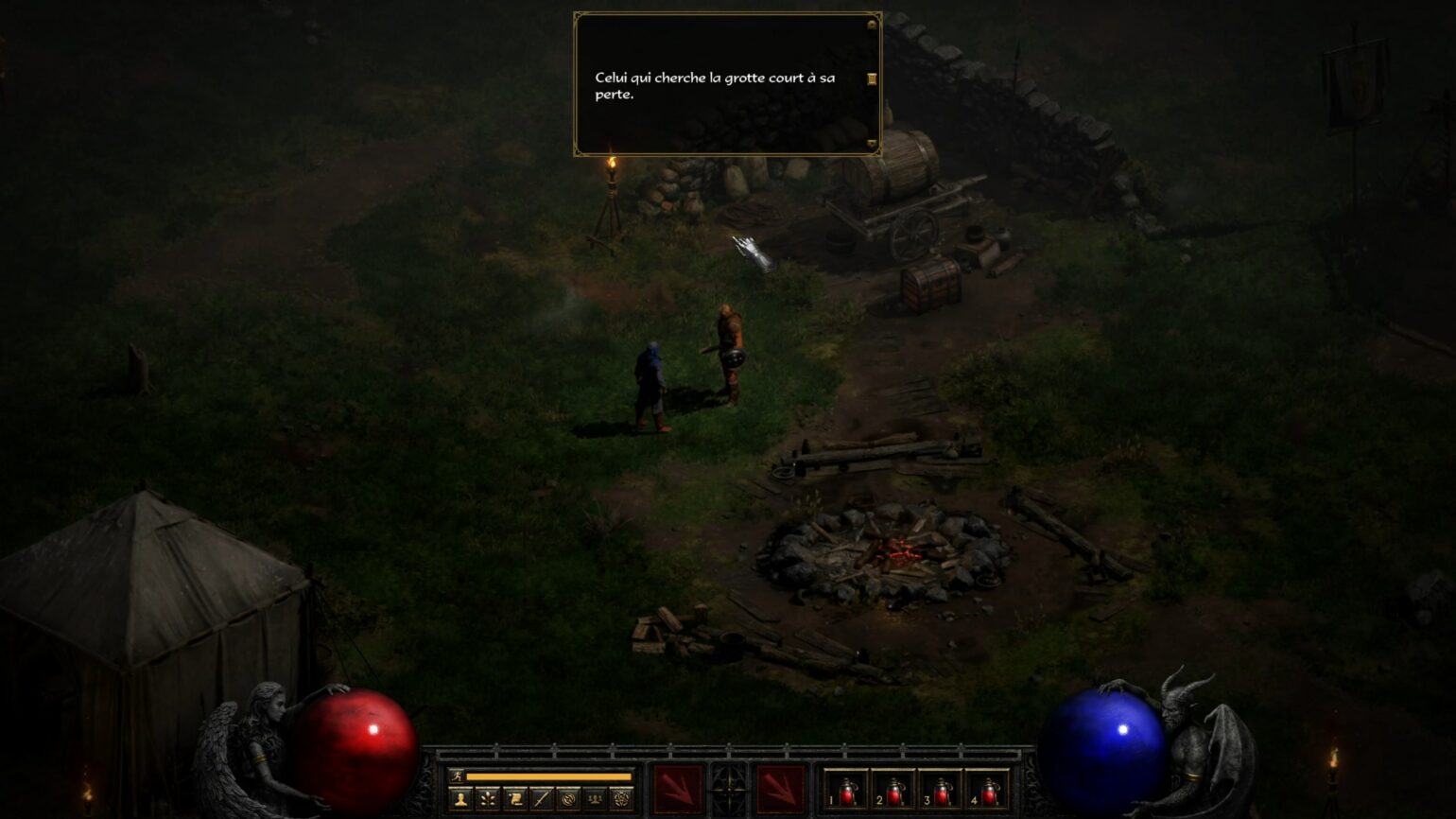Open the game menu rose icon

pos(620,797)
